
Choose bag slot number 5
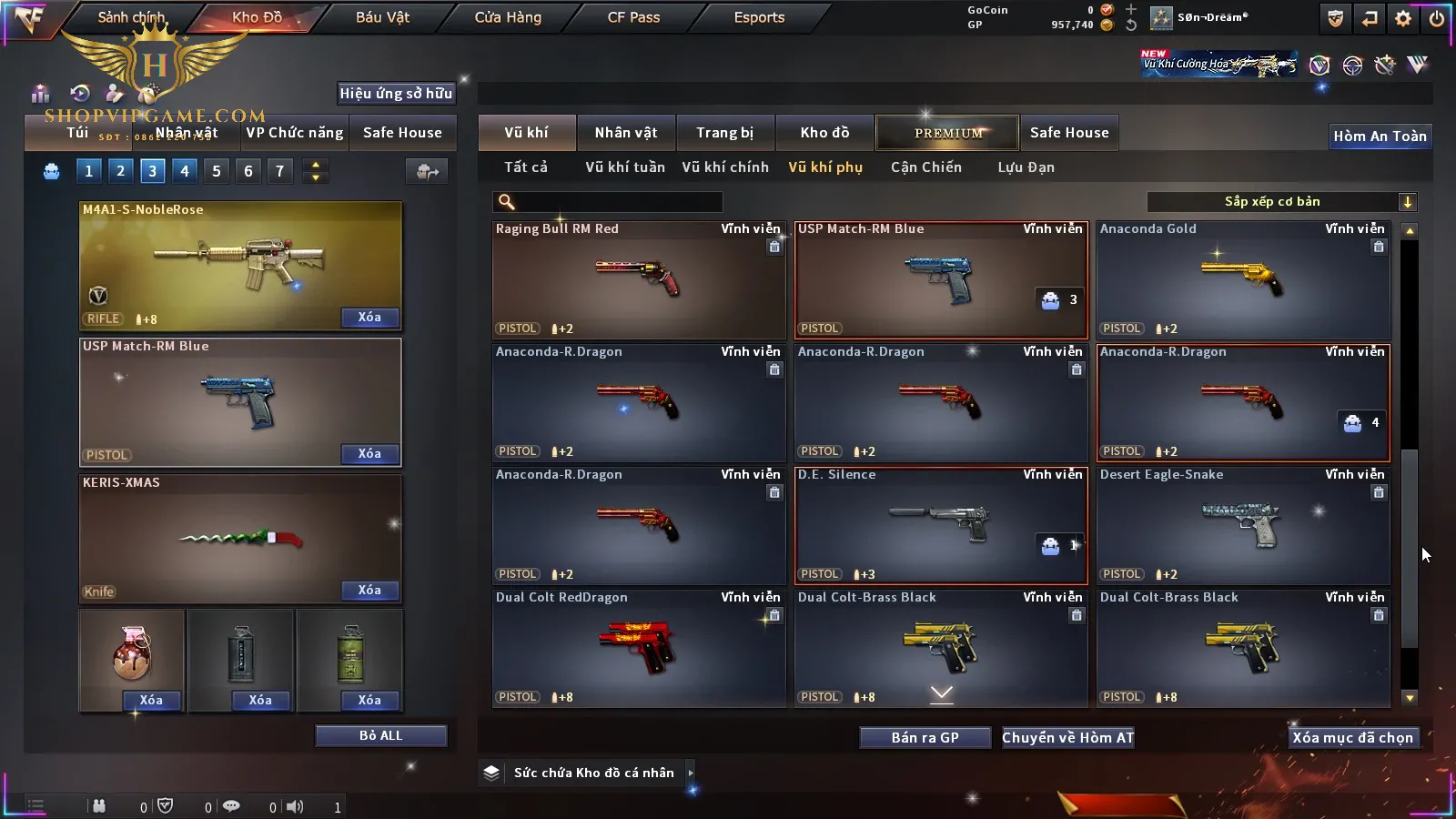point(217,171)
